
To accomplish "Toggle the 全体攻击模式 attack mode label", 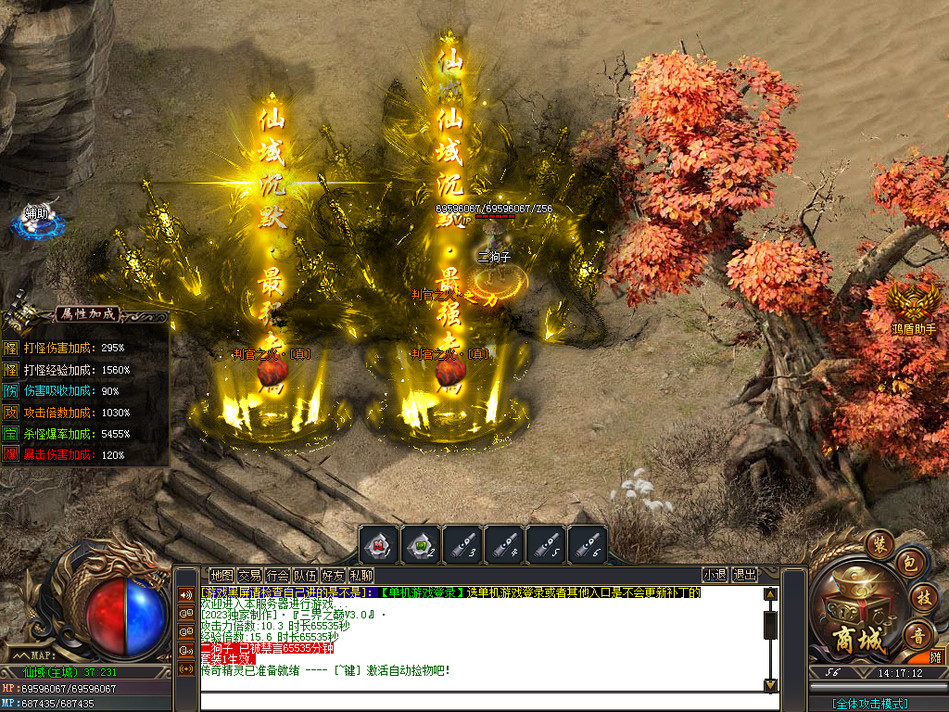I will tap(870, 704).
